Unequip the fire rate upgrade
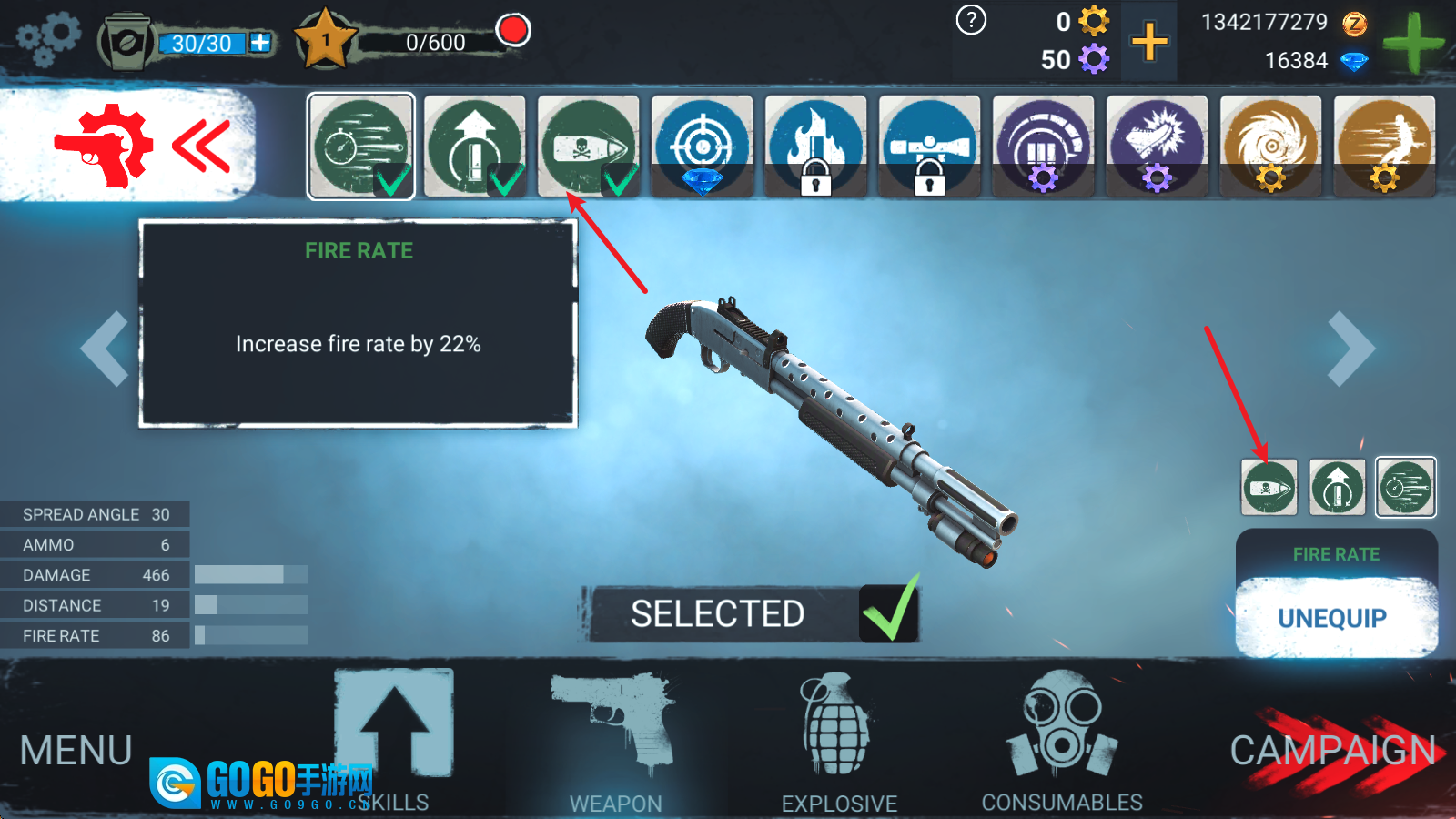Viewport: 1456px width, 819px height. [x=1334, y=619]
